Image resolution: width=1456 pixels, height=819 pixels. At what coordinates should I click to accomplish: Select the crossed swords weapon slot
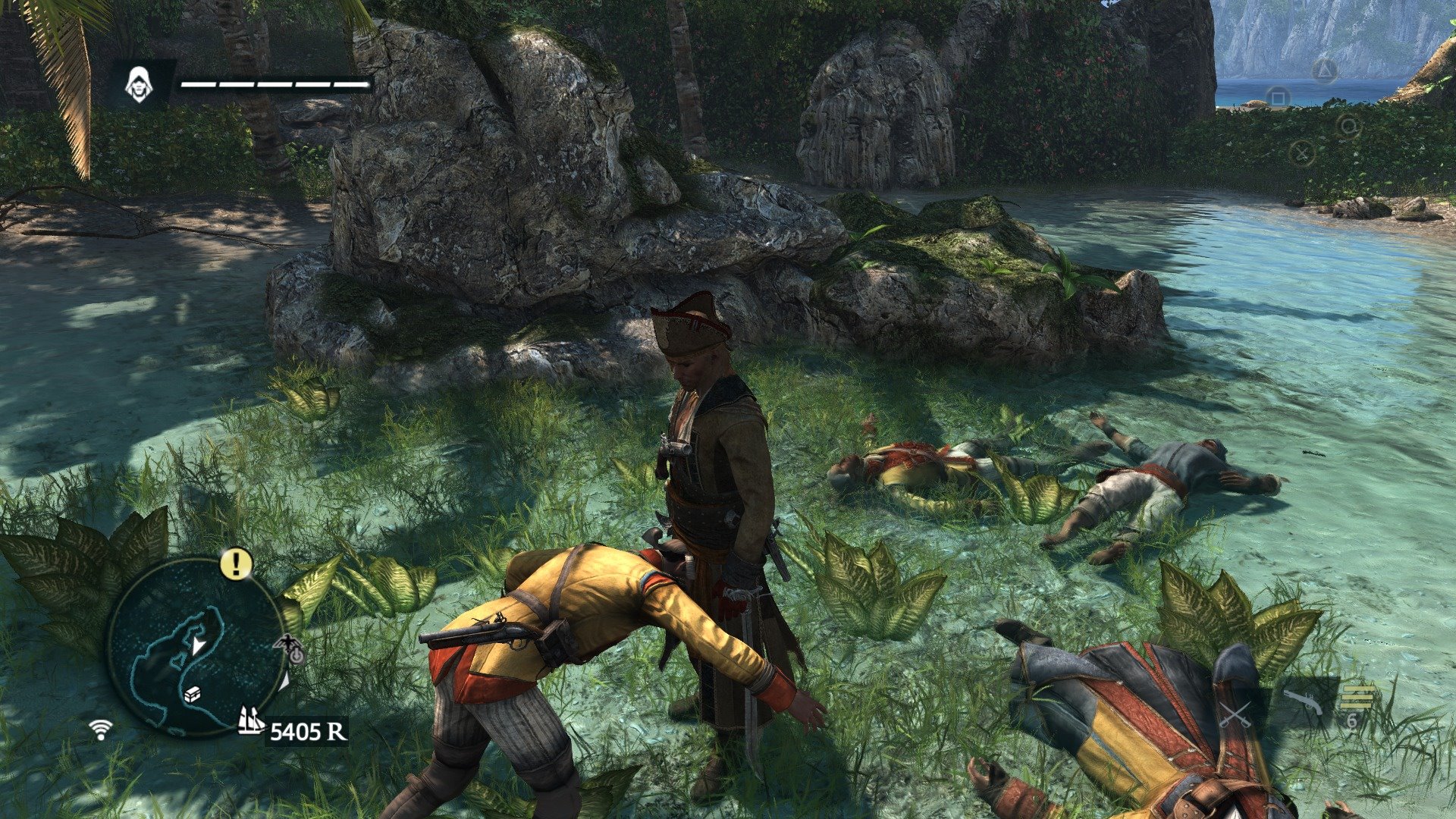[x=1235, y=714]
